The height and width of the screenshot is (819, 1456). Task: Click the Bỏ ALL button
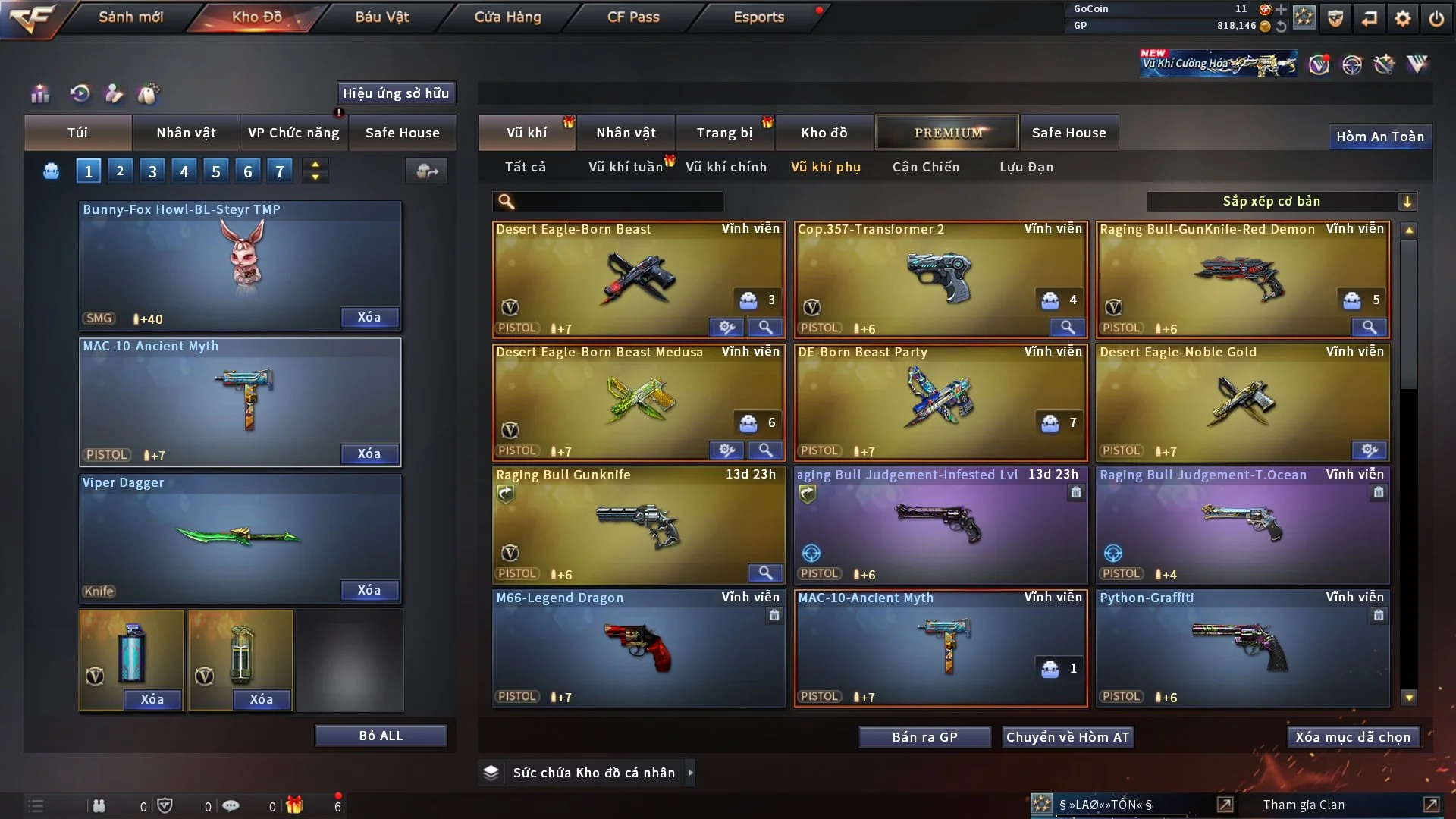[381, 736]
